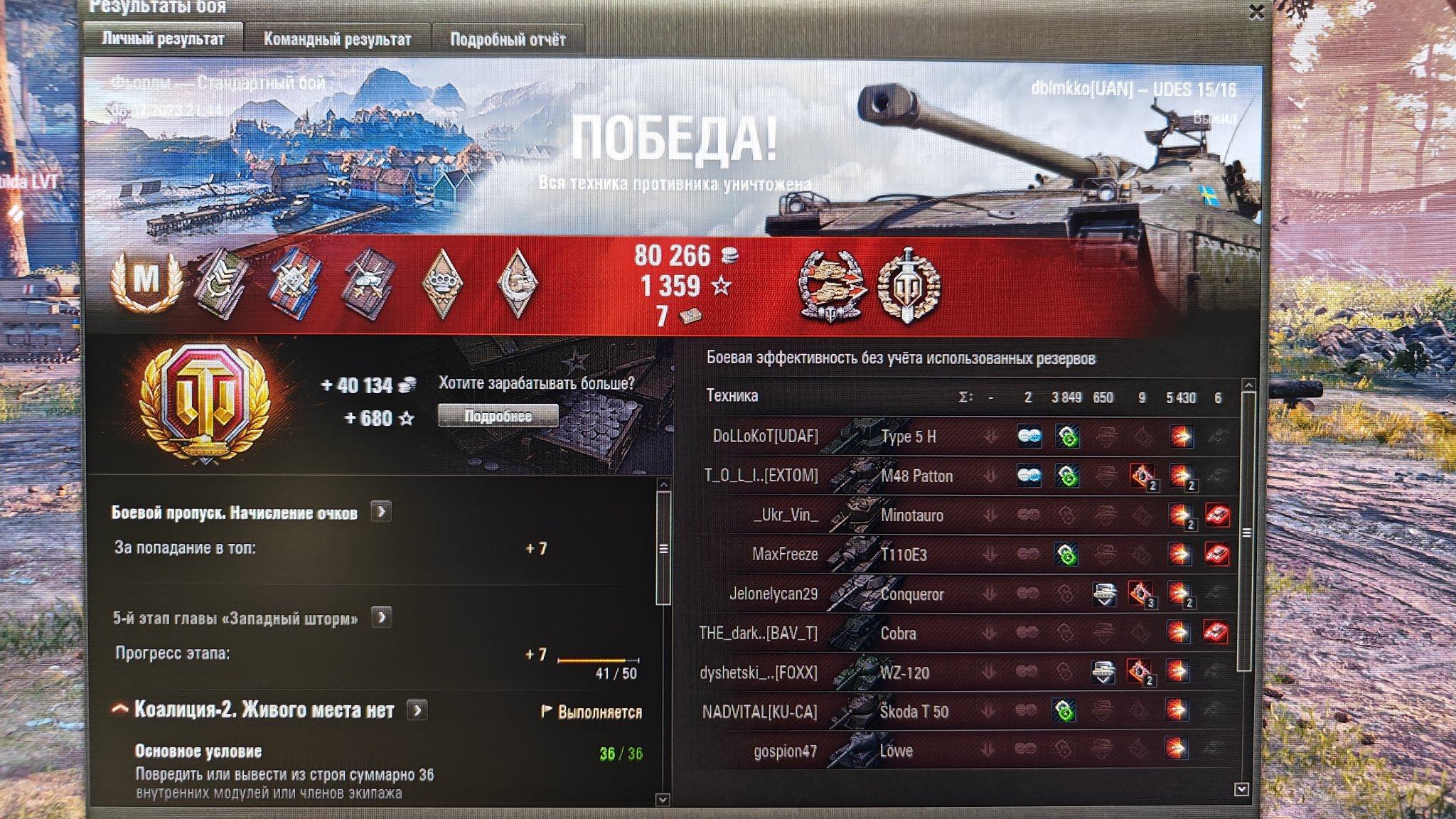Expand the «Западный шторм» chapter stage arrow
The height and width of the screenshot is (819, 1456).
pyautogui.click(x=382, y=617)
